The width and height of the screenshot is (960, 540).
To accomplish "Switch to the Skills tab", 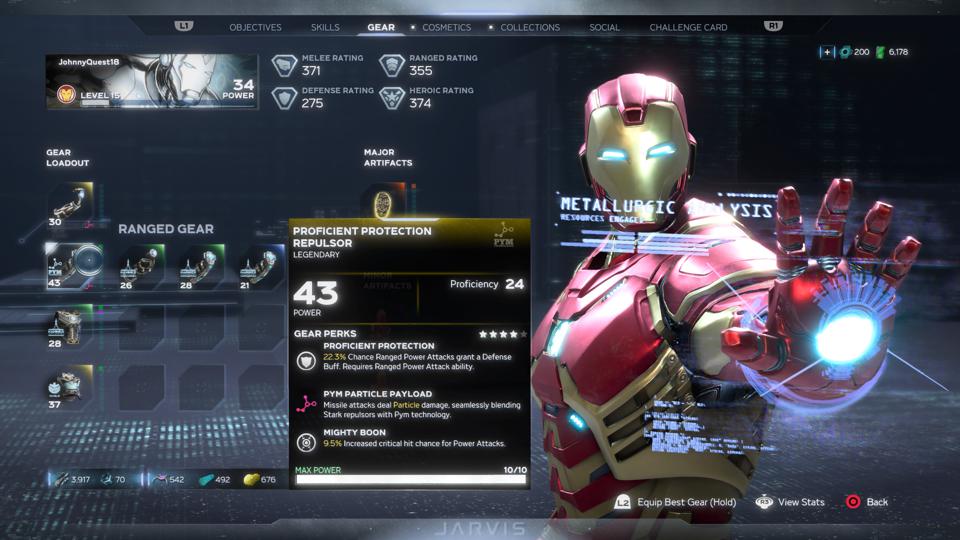I will click(325, 27).
